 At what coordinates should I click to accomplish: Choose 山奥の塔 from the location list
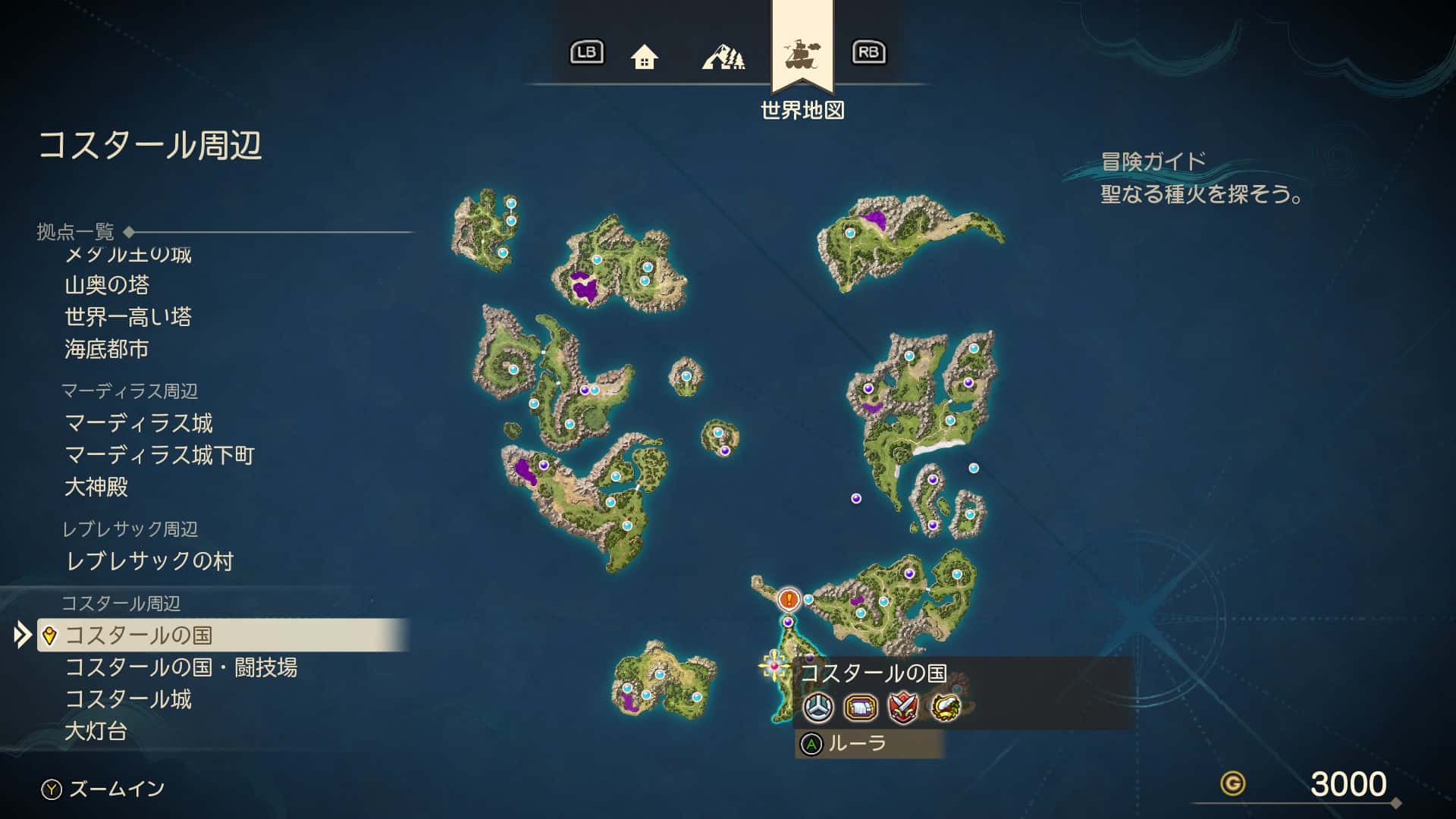click(107, 285)
